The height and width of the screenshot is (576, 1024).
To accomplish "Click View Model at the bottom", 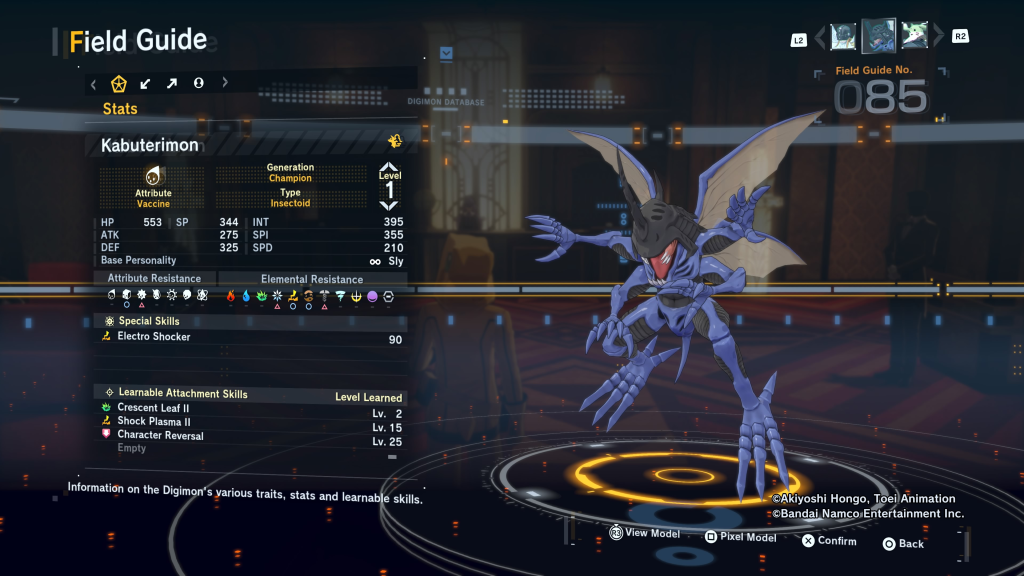I will 645,534.
